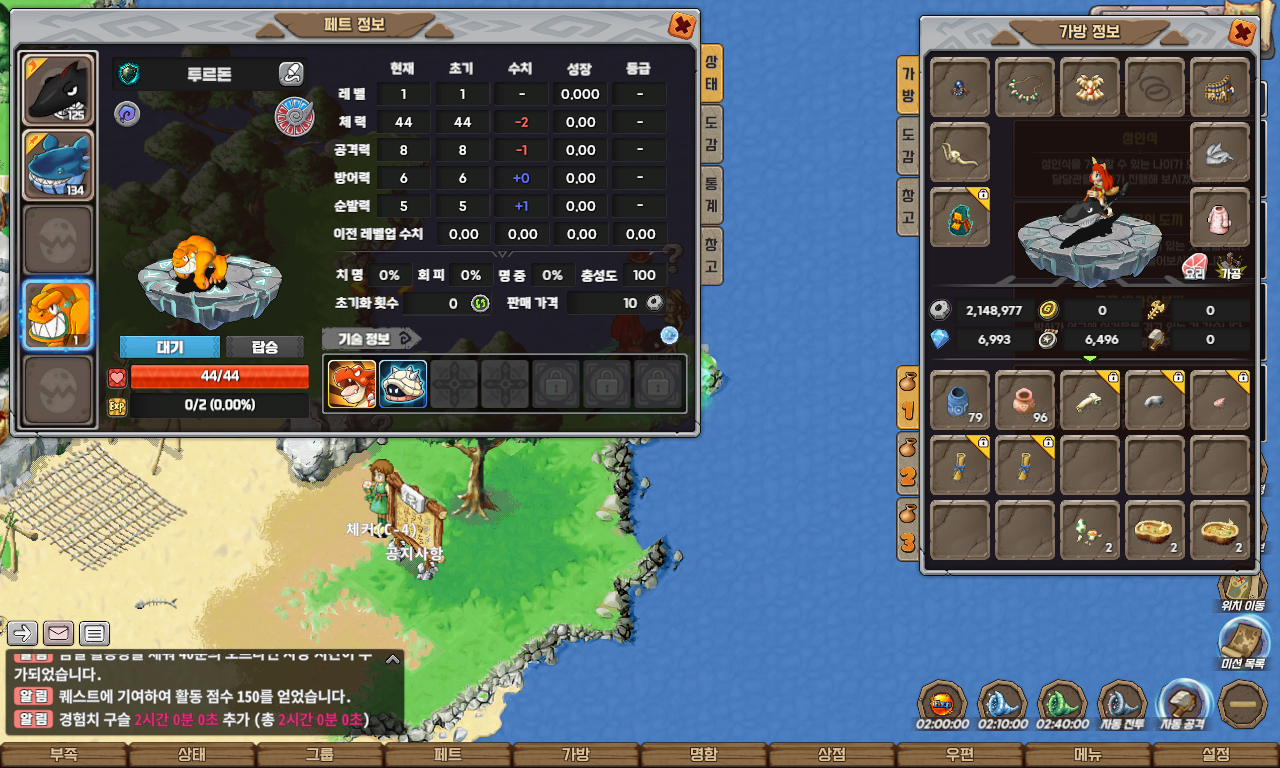Click the green stat reset icon
The width and height of the screenshot is (1280, 768).
click(x=480, y=303)
